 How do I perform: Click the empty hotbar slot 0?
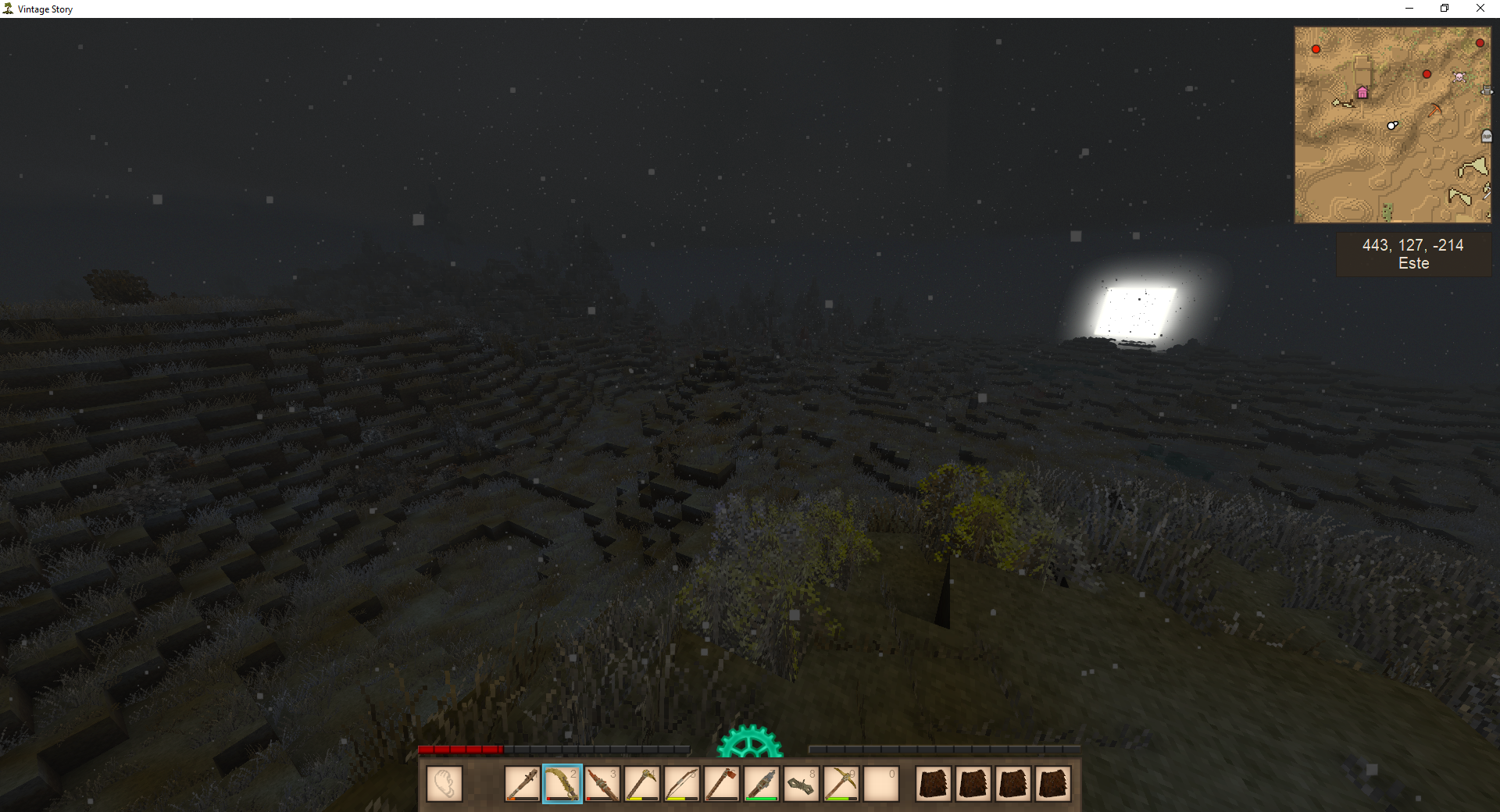[x=880, y=784]
